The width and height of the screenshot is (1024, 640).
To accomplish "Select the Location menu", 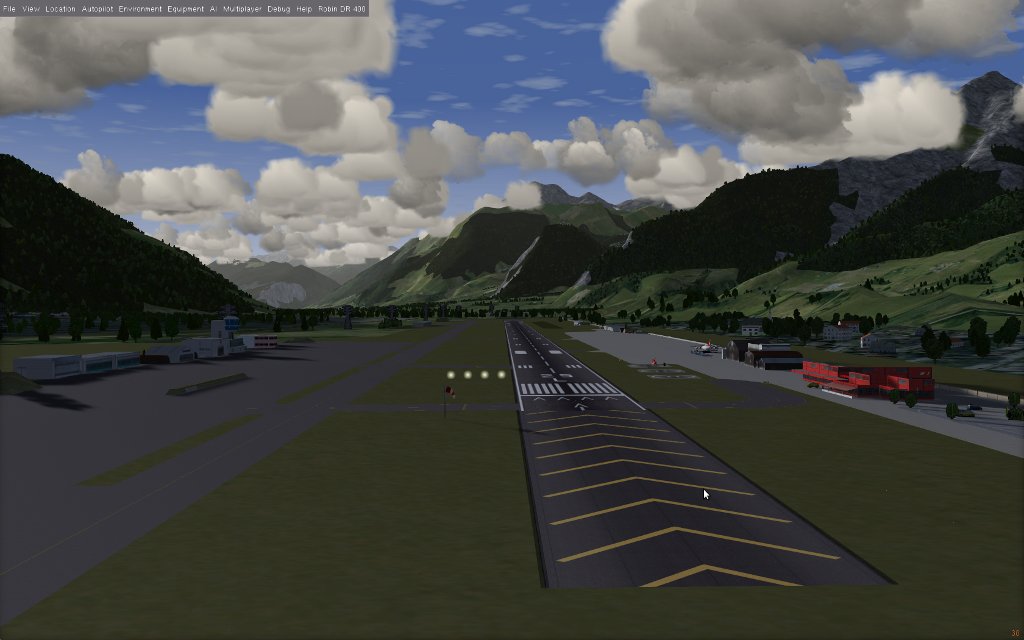I will pos(60,8).
